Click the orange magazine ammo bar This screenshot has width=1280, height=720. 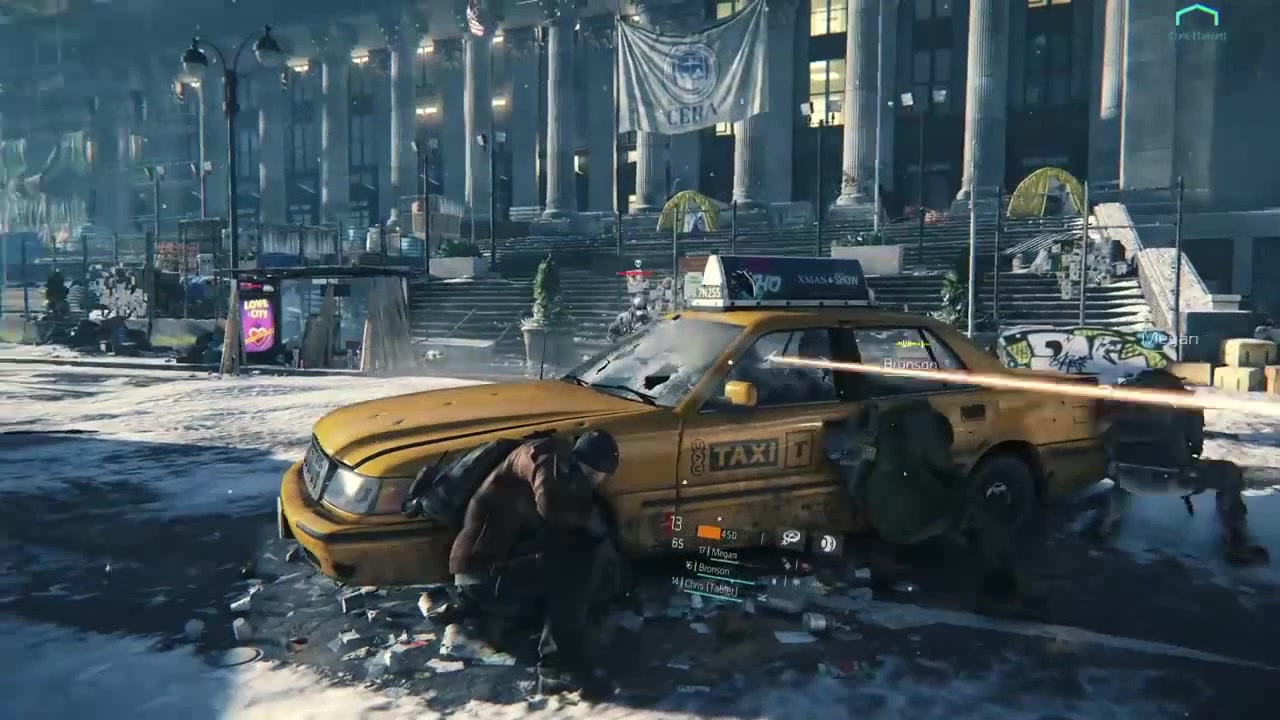(709, 531)
